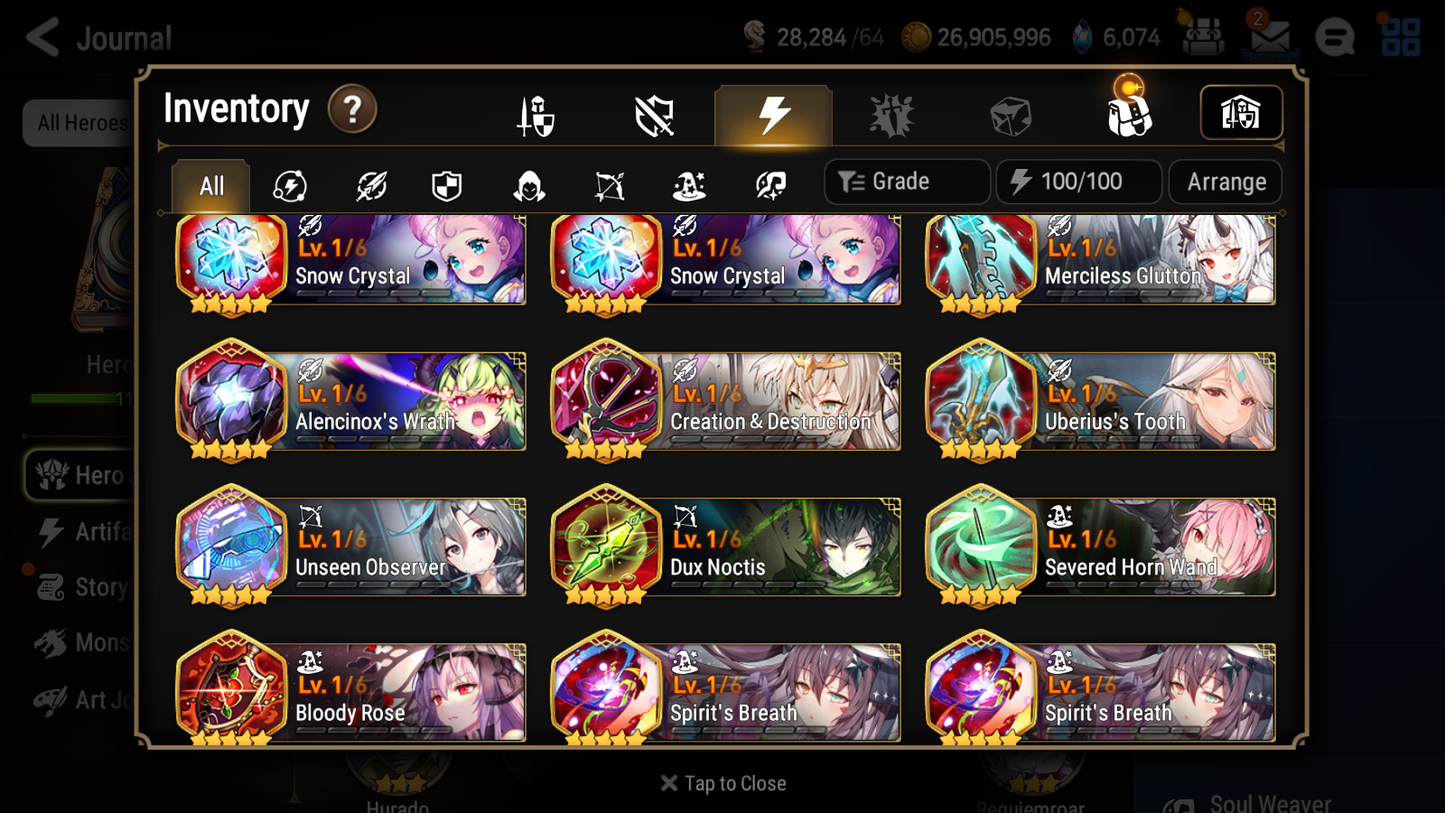Switch to the Artifact lightning tab

point(773,113)
